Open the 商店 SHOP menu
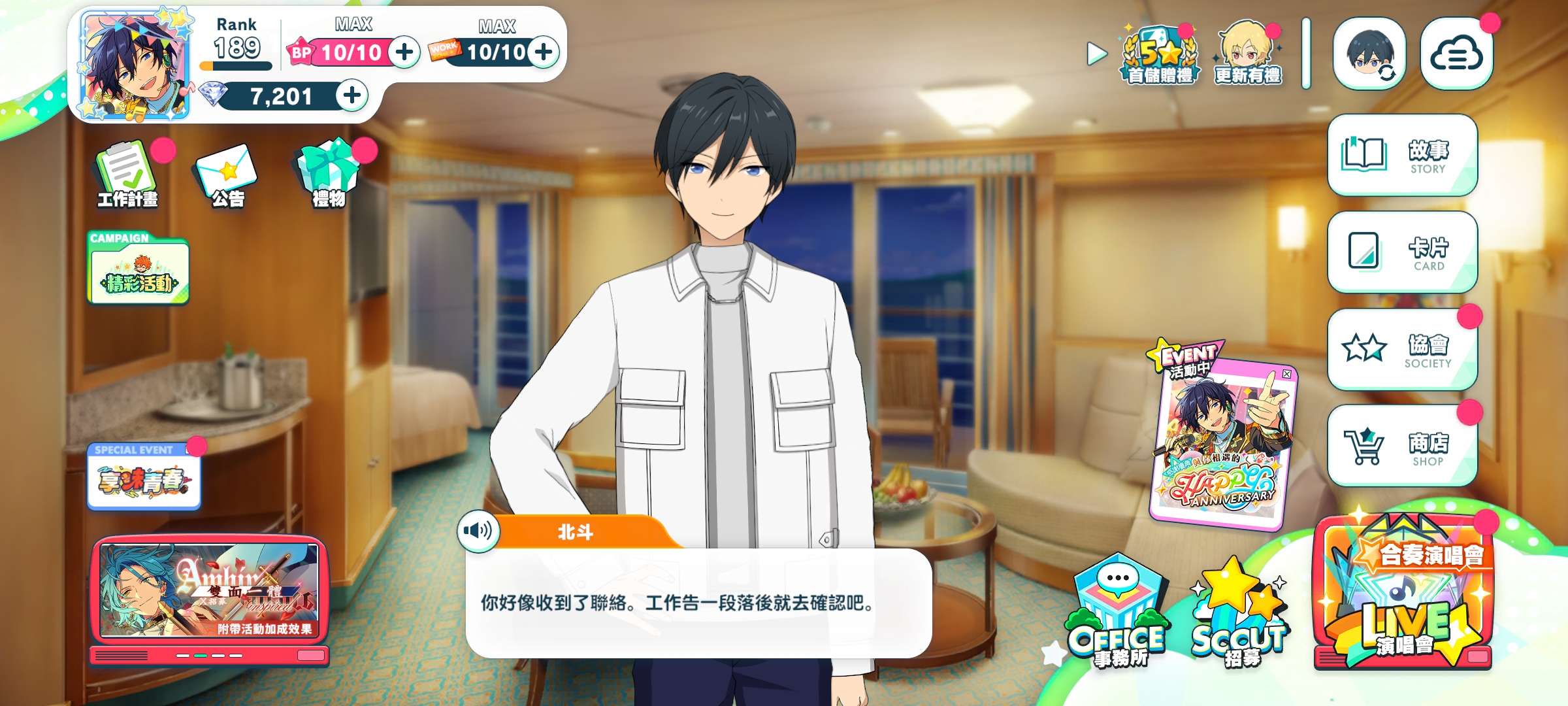1568x706 pixels. tap(1402, 447)
